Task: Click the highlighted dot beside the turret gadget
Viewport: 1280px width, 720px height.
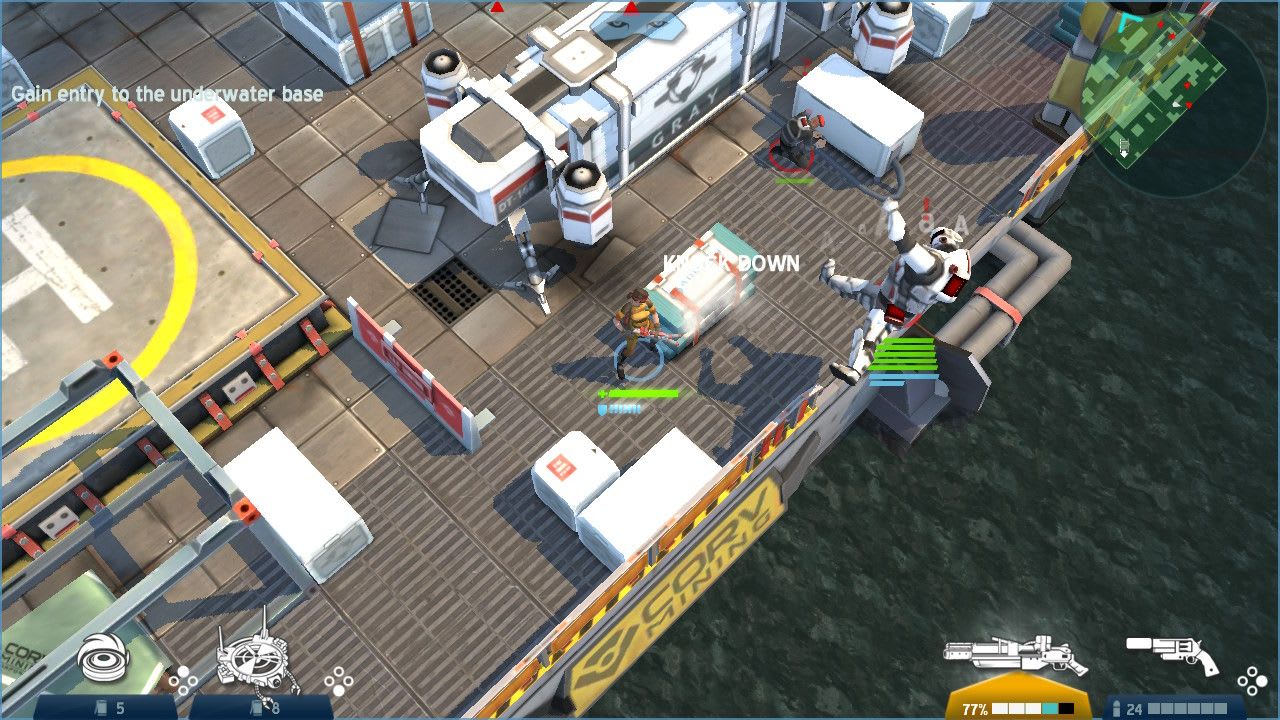Action: 337,691
